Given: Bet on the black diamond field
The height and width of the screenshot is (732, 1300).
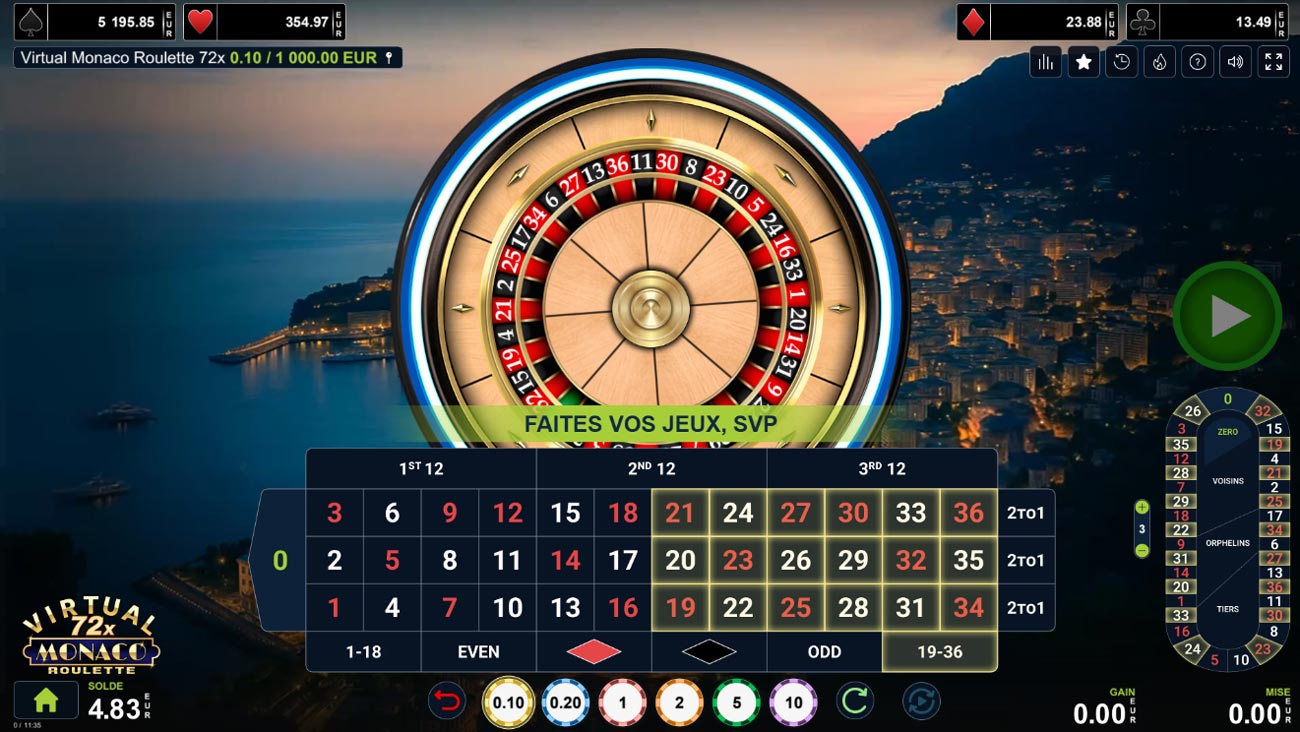Looking at the screenshot, I should [709, 652].
